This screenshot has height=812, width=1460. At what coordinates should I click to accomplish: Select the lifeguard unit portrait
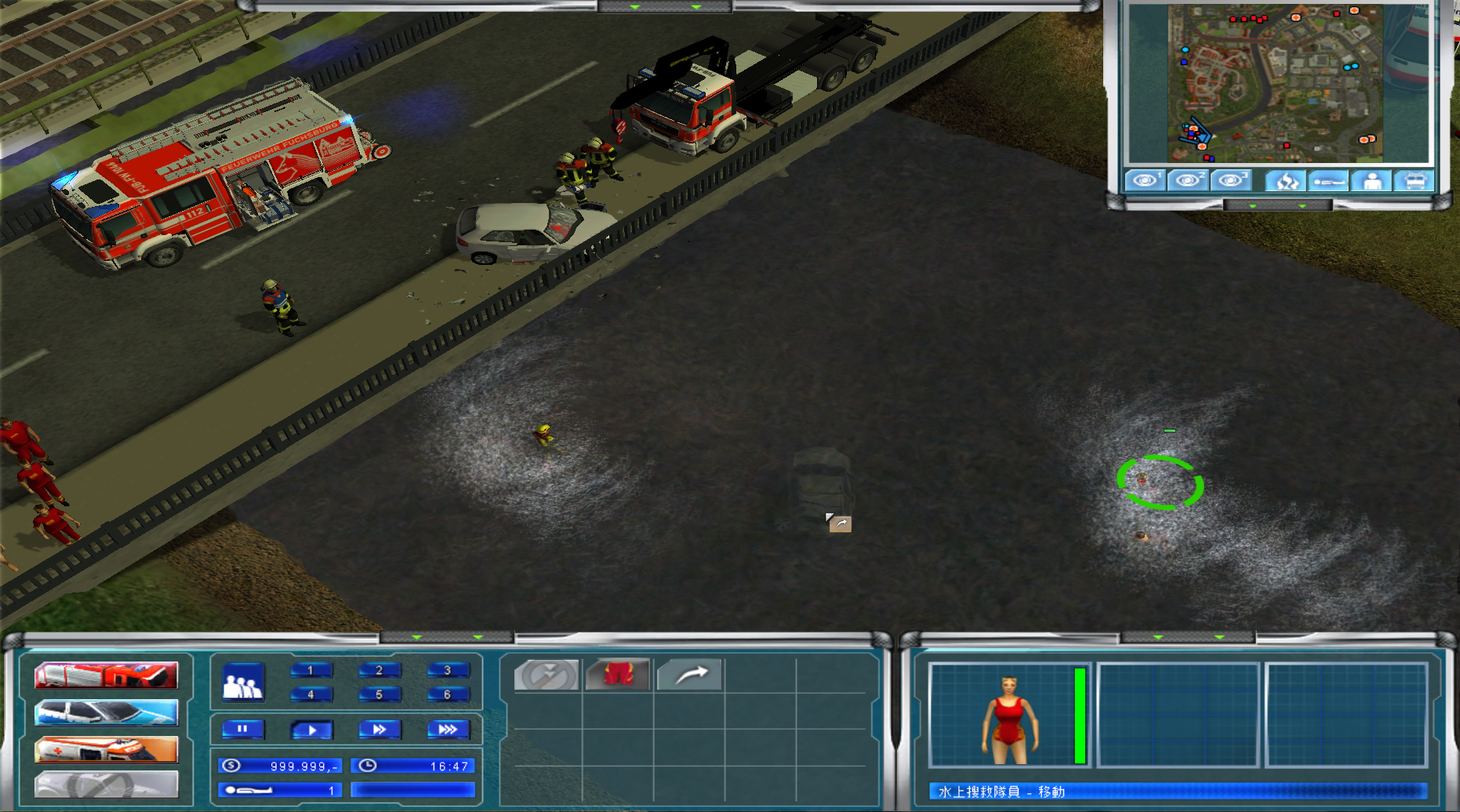(x=1008, y=714)
